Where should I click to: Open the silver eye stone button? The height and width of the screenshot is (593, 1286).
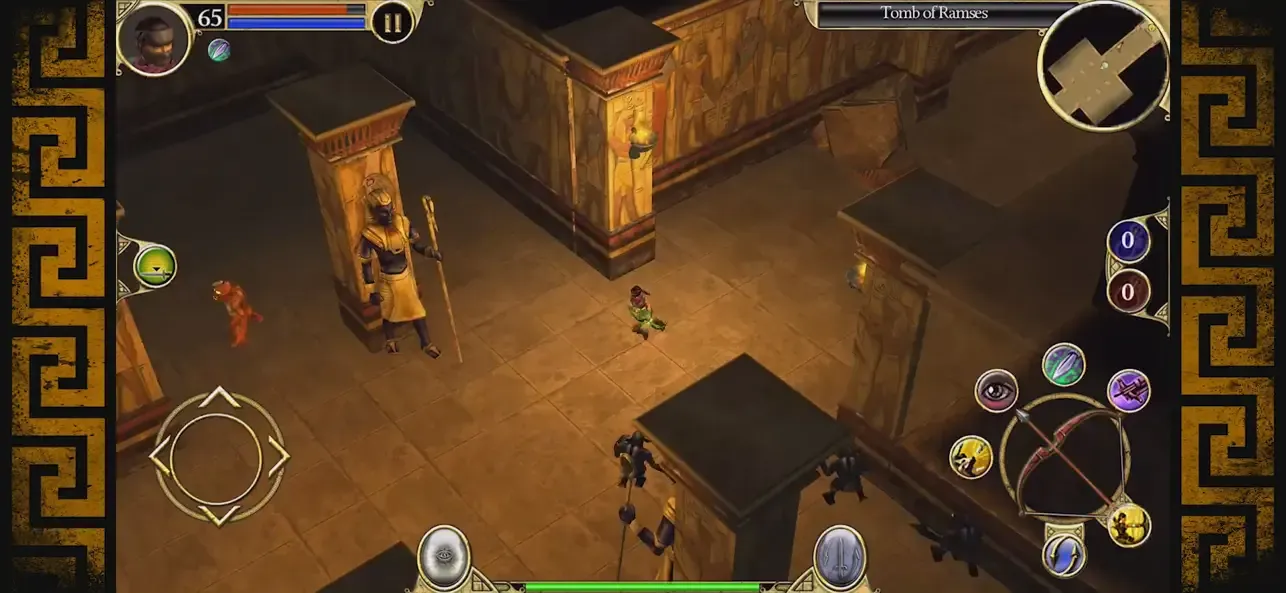point(444,557)
